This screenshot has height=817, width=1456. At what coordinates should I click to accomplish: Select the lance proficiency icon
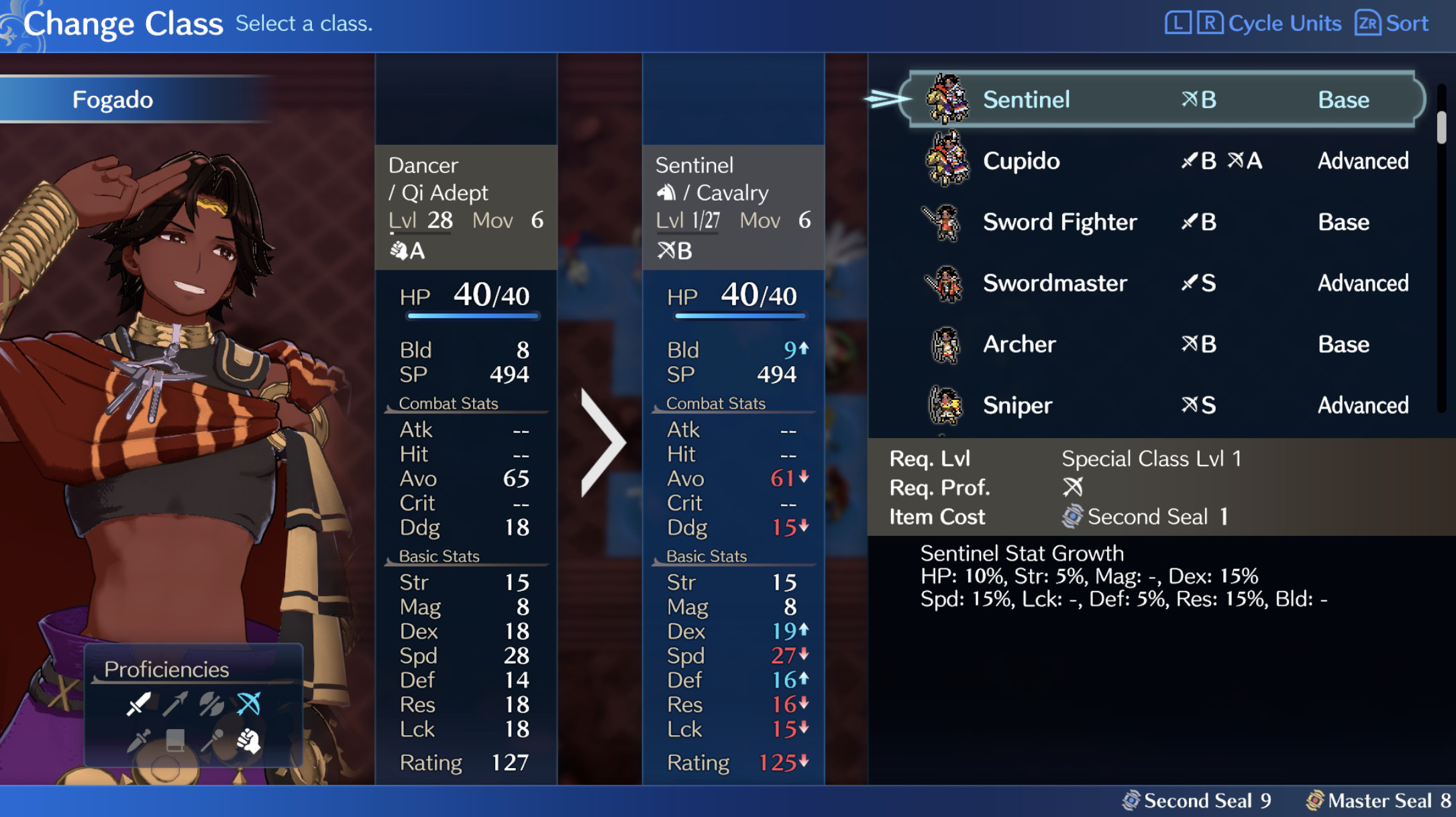(175, 705)
